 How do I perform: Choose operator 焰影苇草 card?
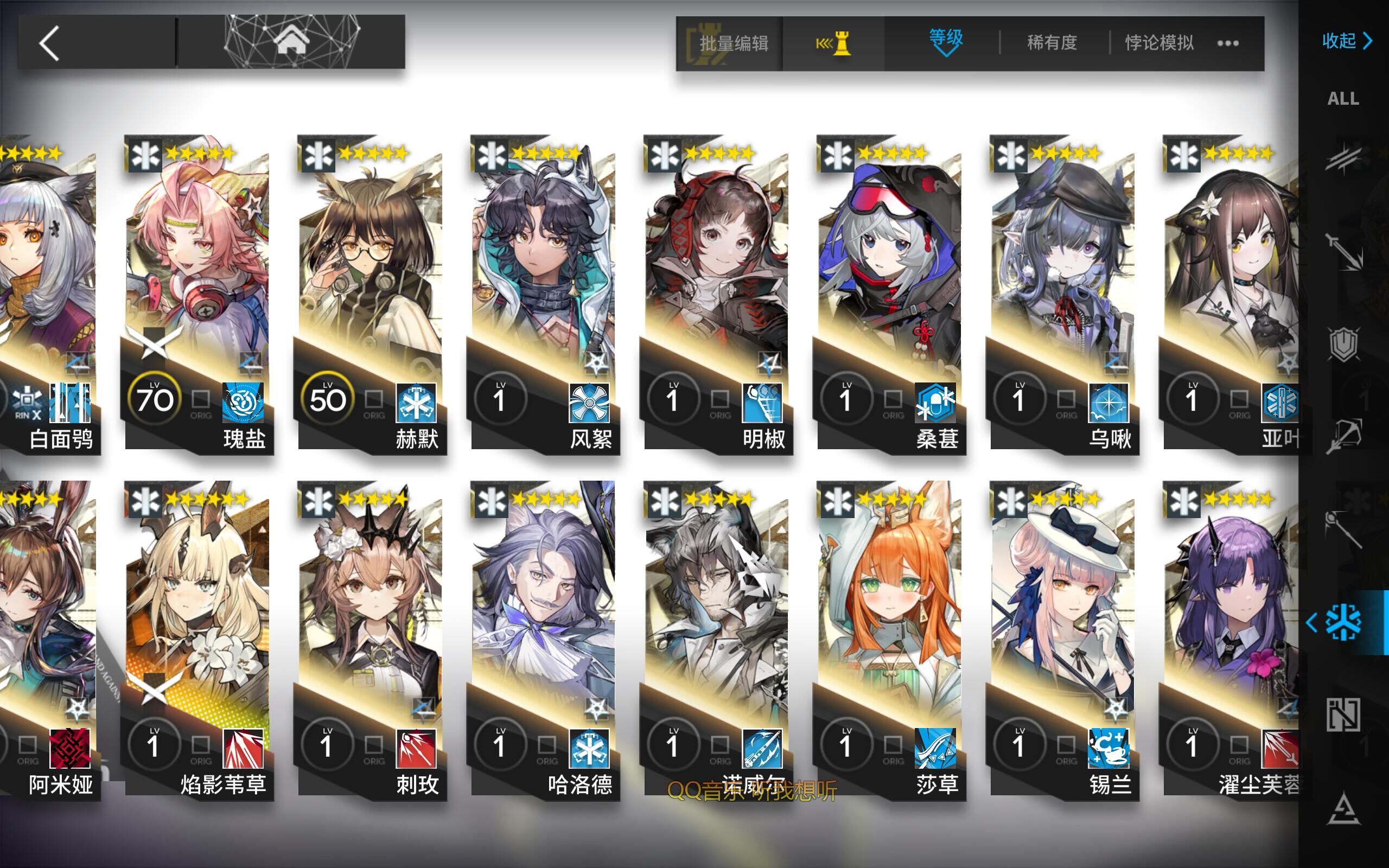coord(198,637)
